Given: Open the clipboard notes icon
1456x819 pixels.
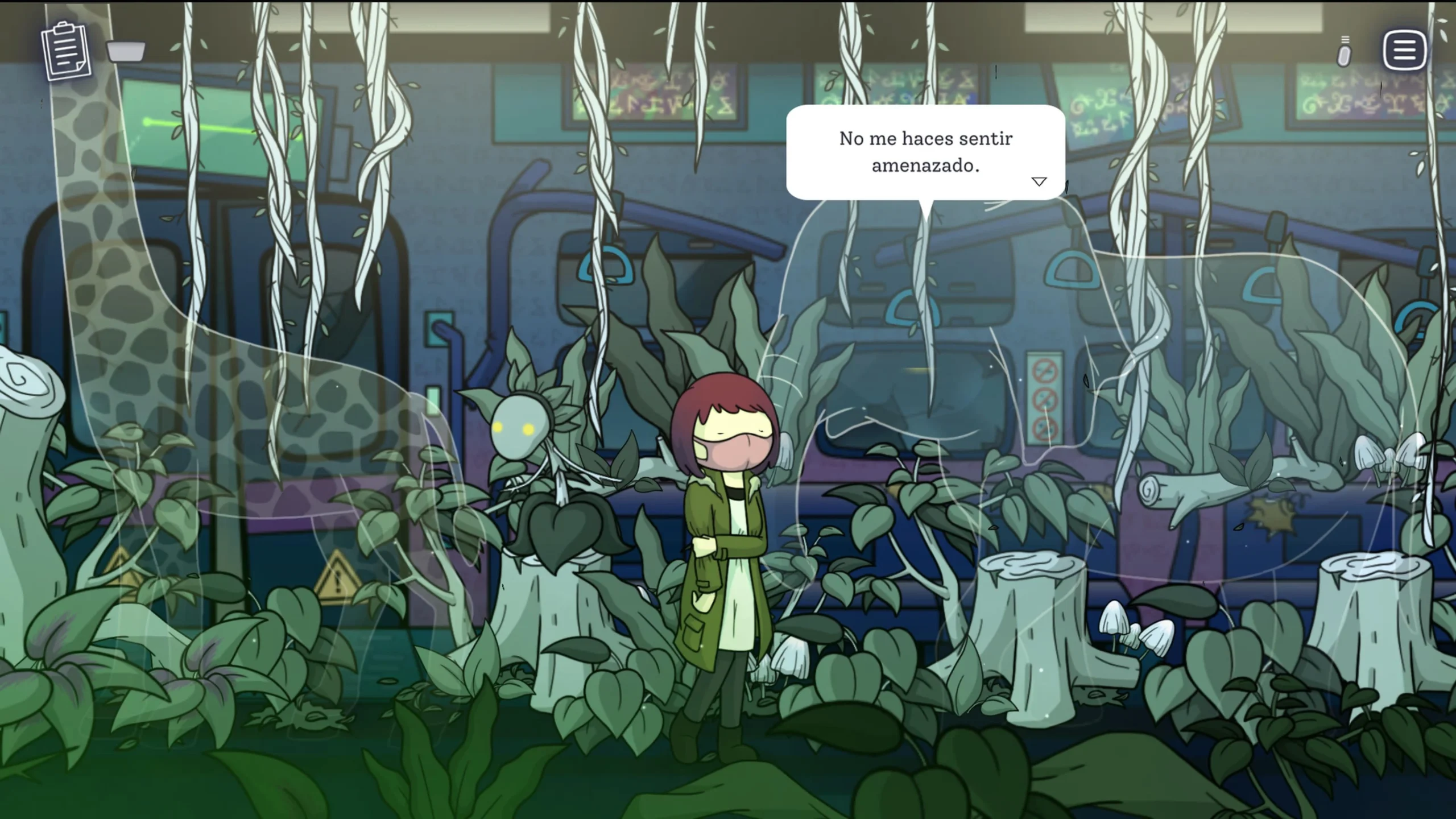Looking at the screenshot, I should coord(66,51).
